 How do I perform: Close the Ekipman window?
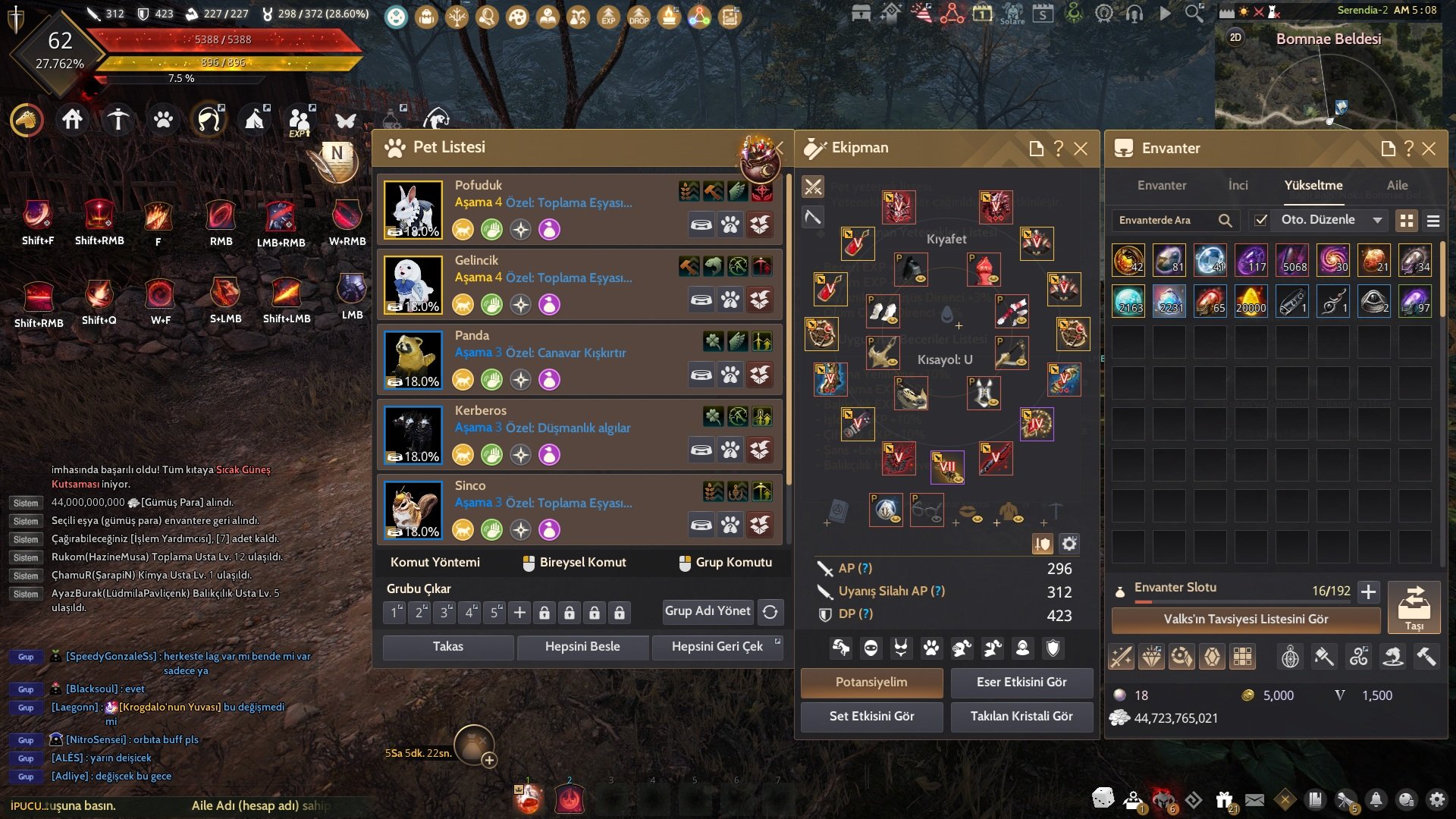point(1081,149)
